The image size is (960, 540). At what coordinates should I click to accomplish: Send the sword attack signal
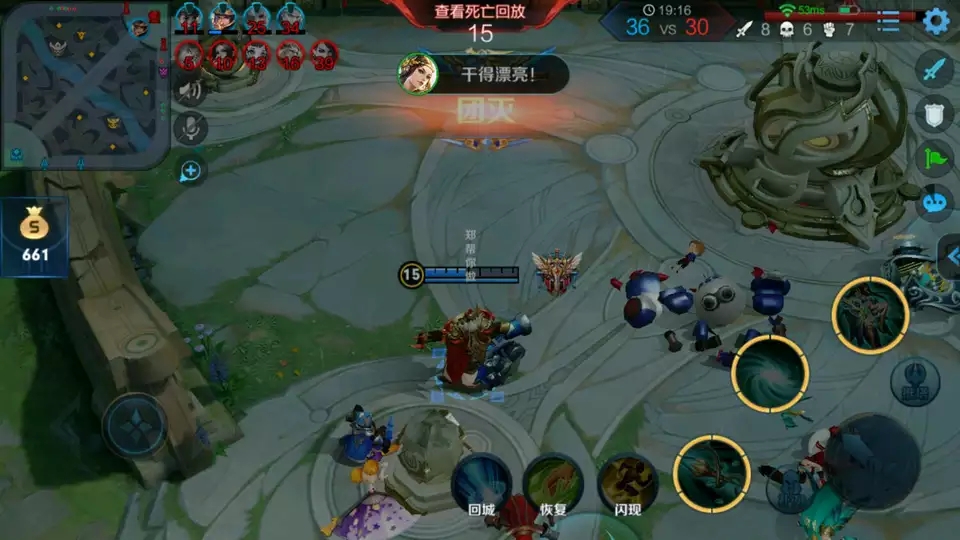934,70
